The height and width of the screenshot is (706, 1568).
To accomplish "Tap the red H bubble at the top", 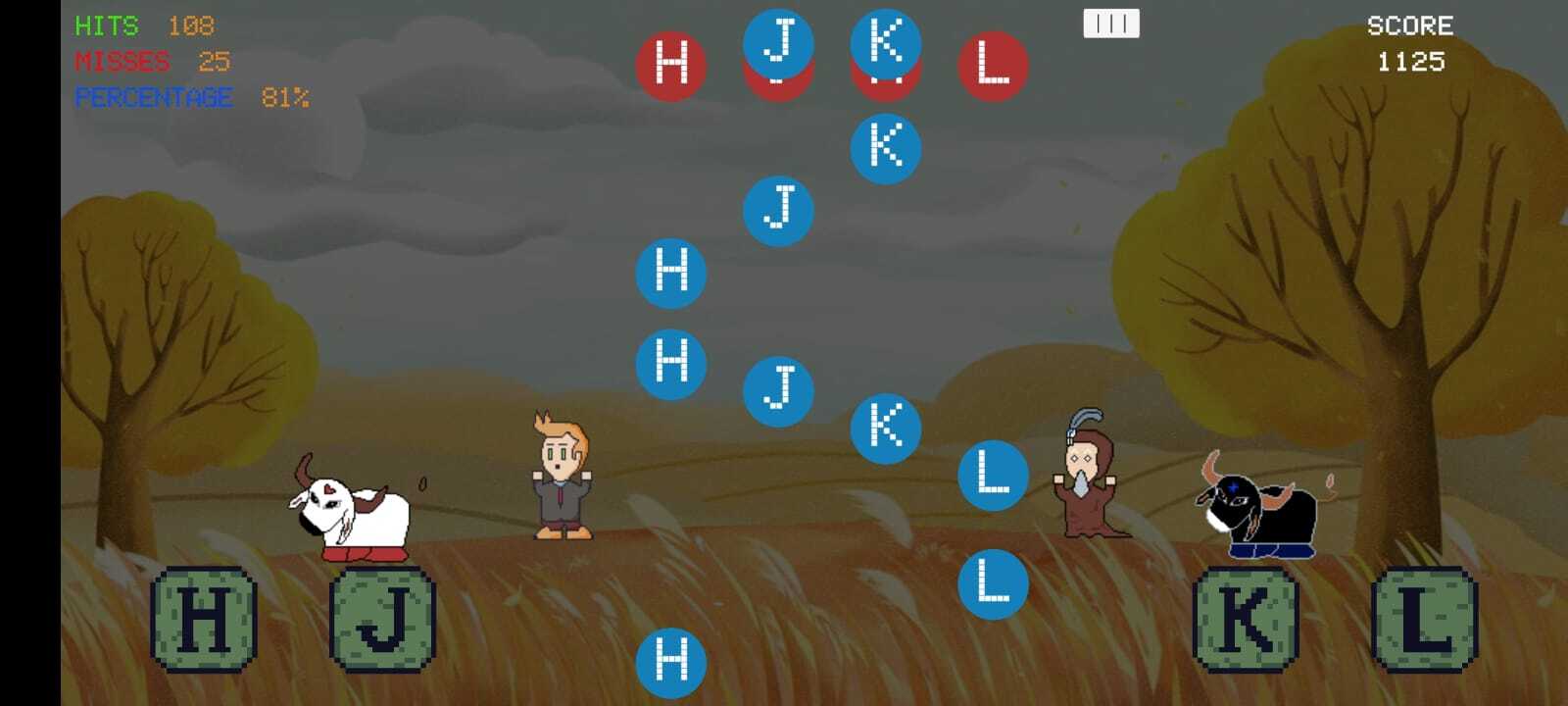I will (x=672, y=64).
